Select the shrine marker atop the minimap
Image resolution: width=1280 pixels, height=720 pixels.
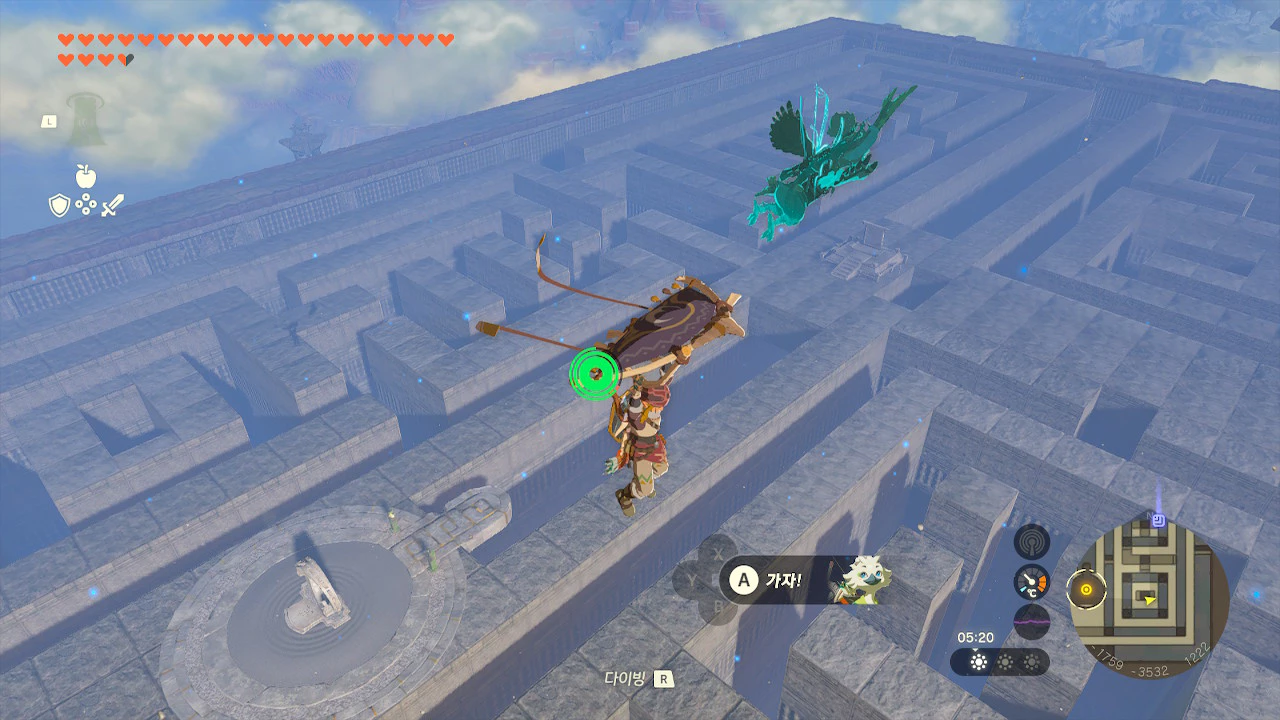point(1158,520)
